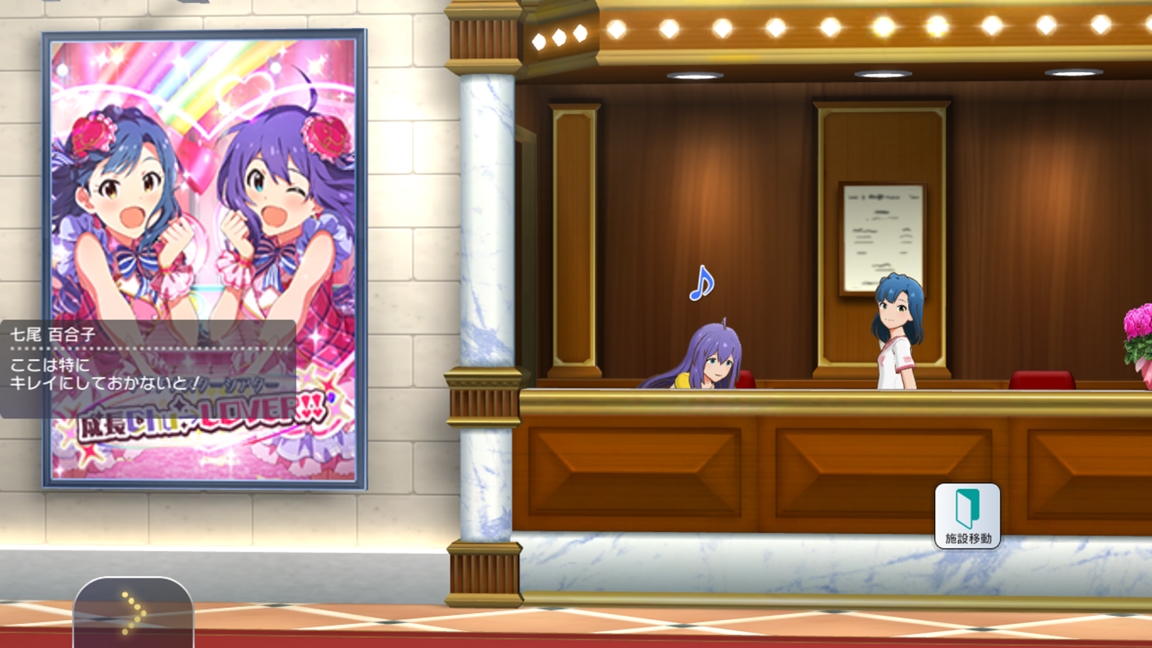Select the blue music note icon
This screenshot has height=648, width=1152.
701,284
